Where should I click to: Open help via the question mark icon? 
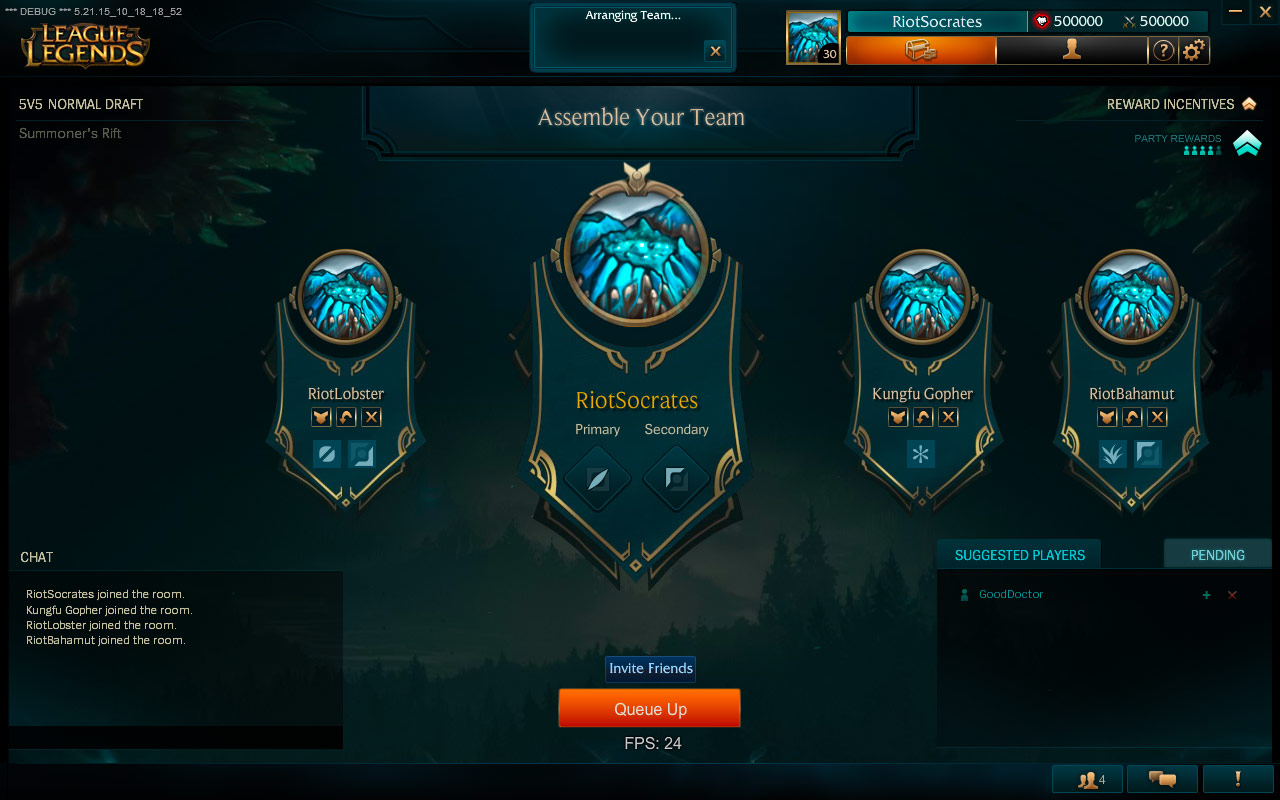1162,50
